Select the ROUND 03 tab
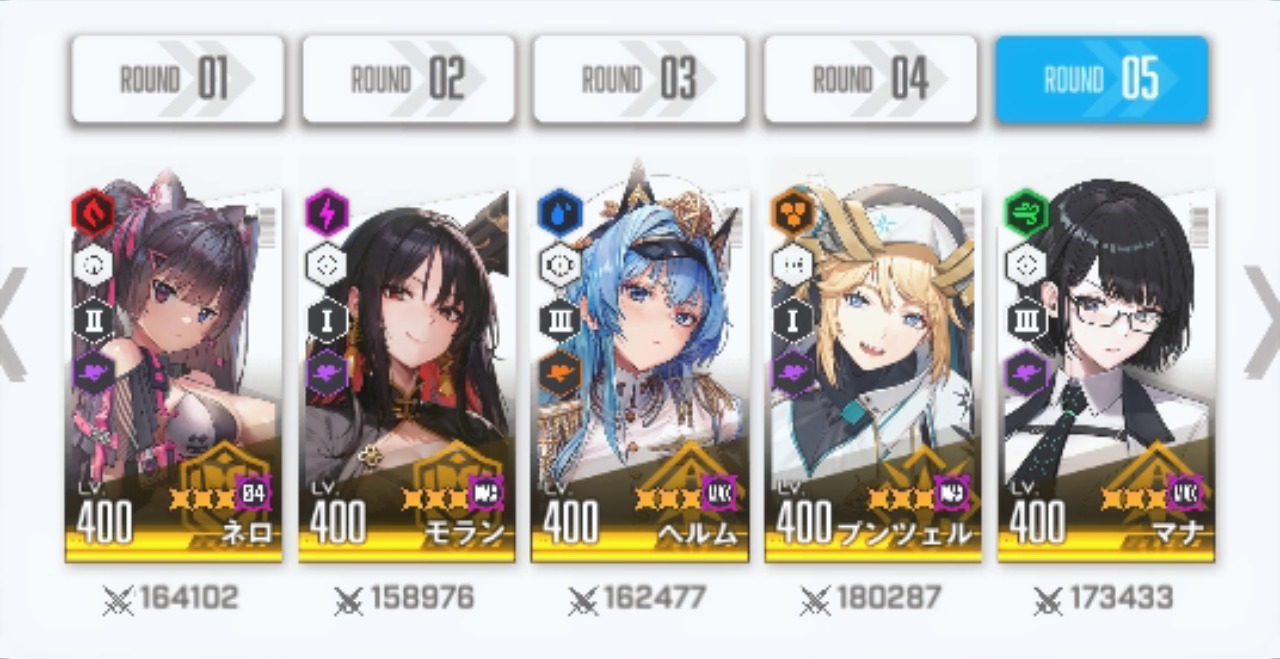This screenshot has width=1280, height=659. coord(639,79)
